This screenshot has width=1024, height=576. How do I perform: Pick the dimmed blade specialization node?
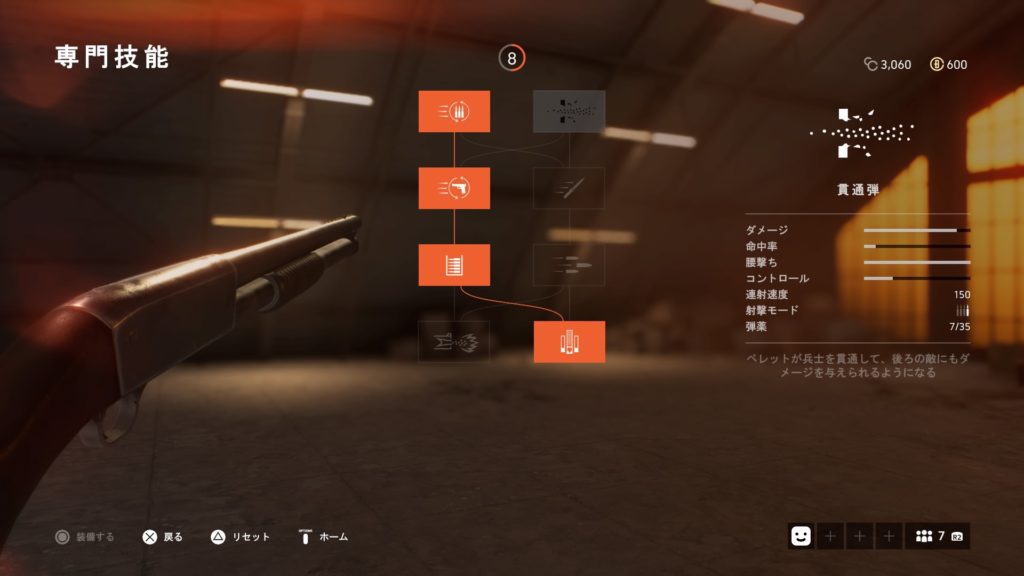tap(569, 188)
